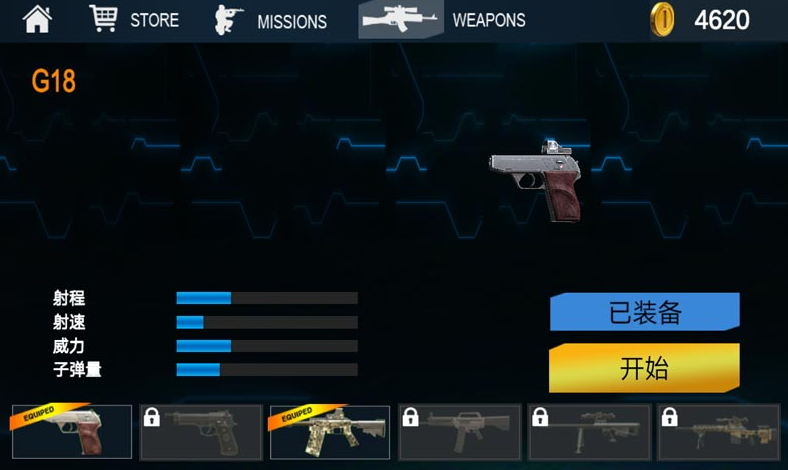This screenshot has height=470, width=788.
Task: Choose the locked black pistol slot
Action: (201, 432)
